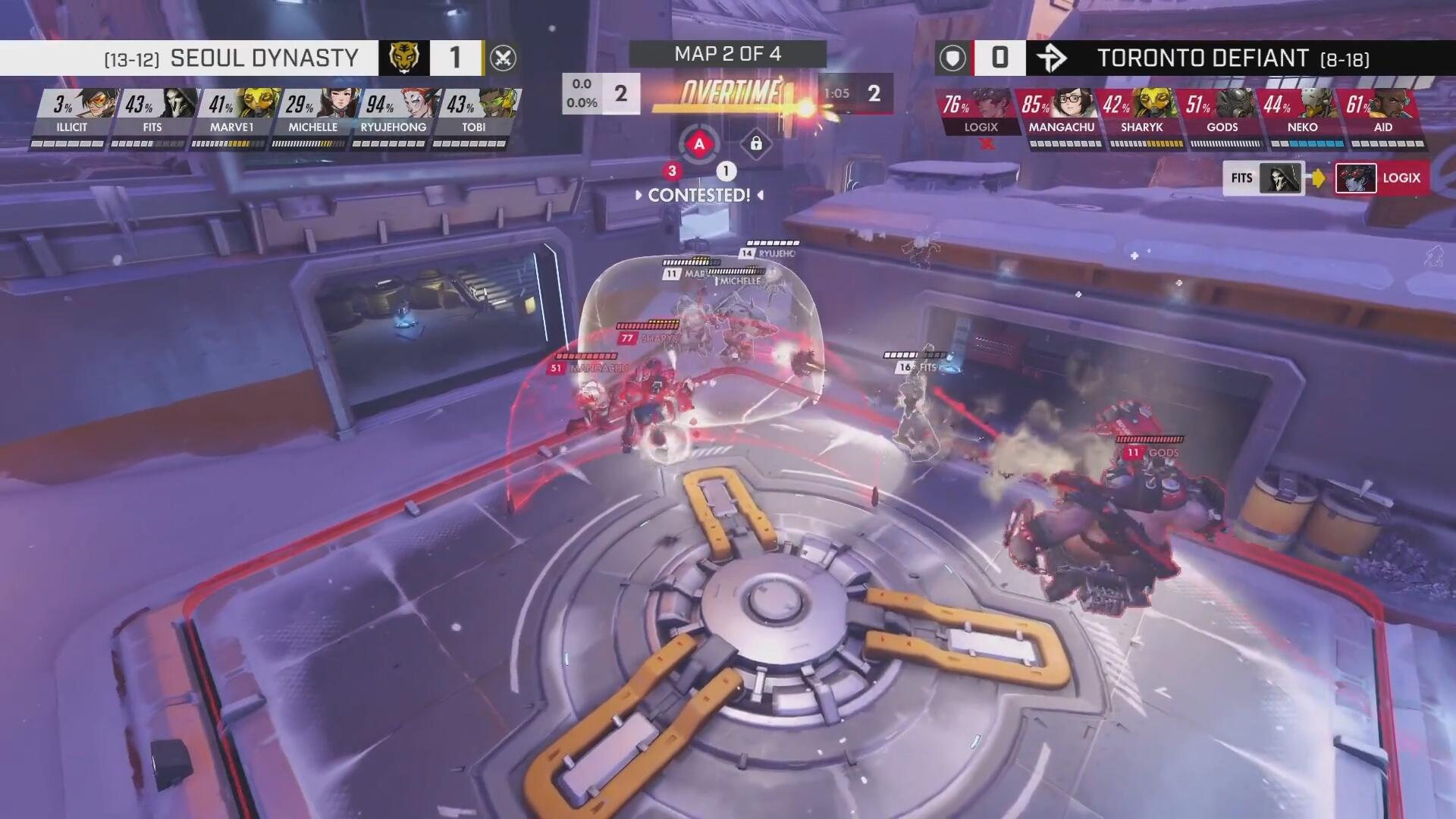Click the FITS eliminated LOGIX kill feed entry
Screen dimensions: 1456x819
tap(1326, 178)
